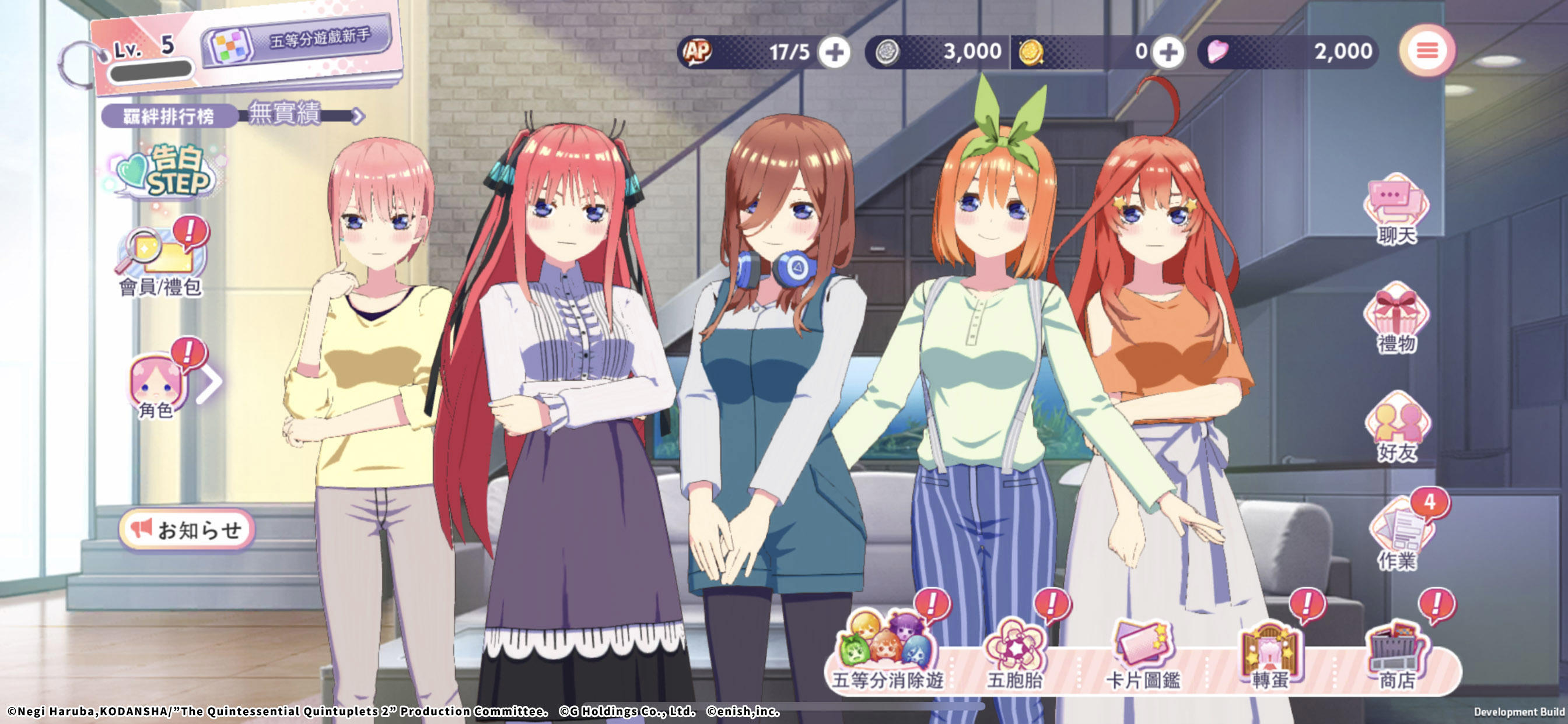Read the お知らせ announcements
1568x724 pixels.
pos(187,529)
